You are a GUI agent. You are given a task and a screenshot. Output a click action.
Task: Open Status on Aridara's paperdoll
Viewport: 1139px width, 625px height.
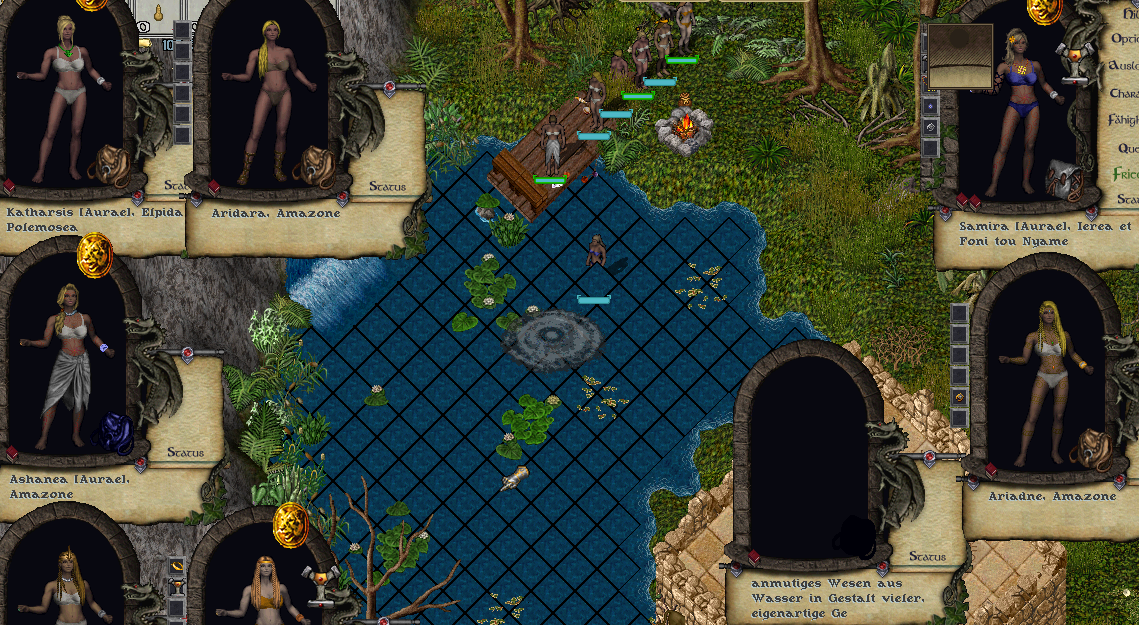pos(387,186)
